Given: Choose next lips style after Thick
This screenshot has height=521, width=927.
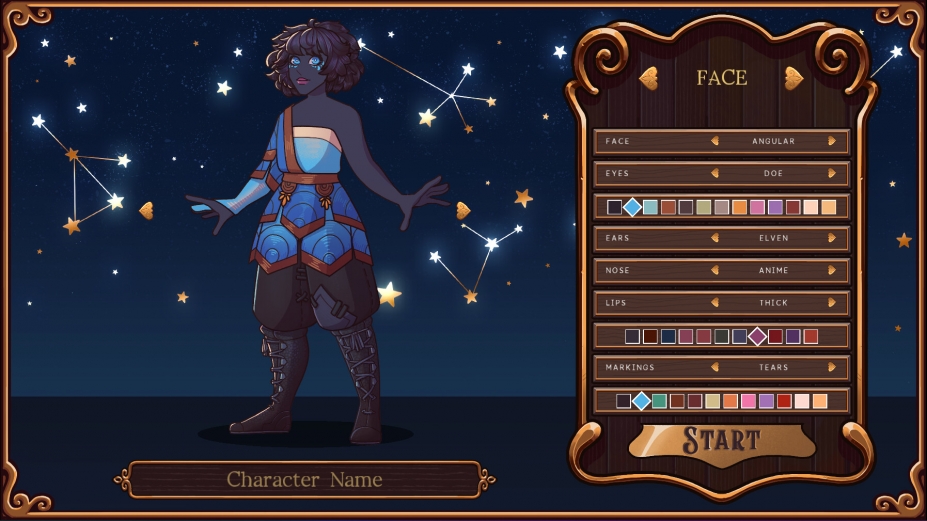Looking at the screenshot, I should (x=832, y=303).
